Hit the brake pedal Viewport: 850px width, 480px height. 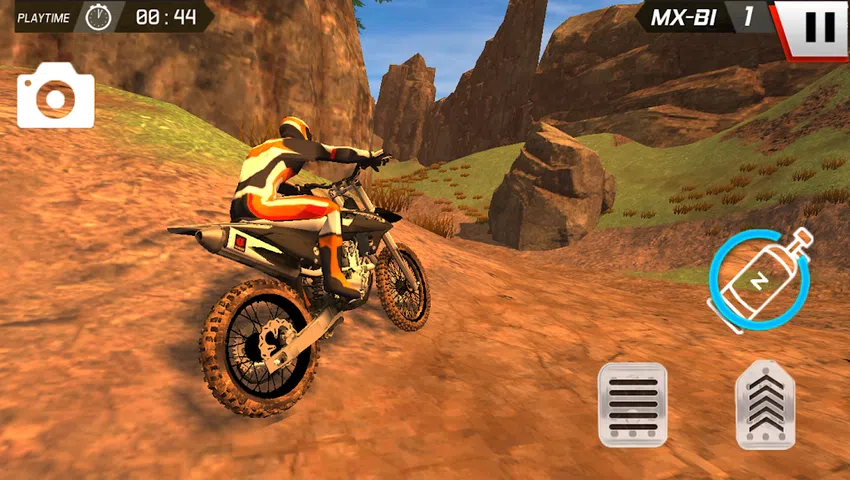[x=632, y=404]
